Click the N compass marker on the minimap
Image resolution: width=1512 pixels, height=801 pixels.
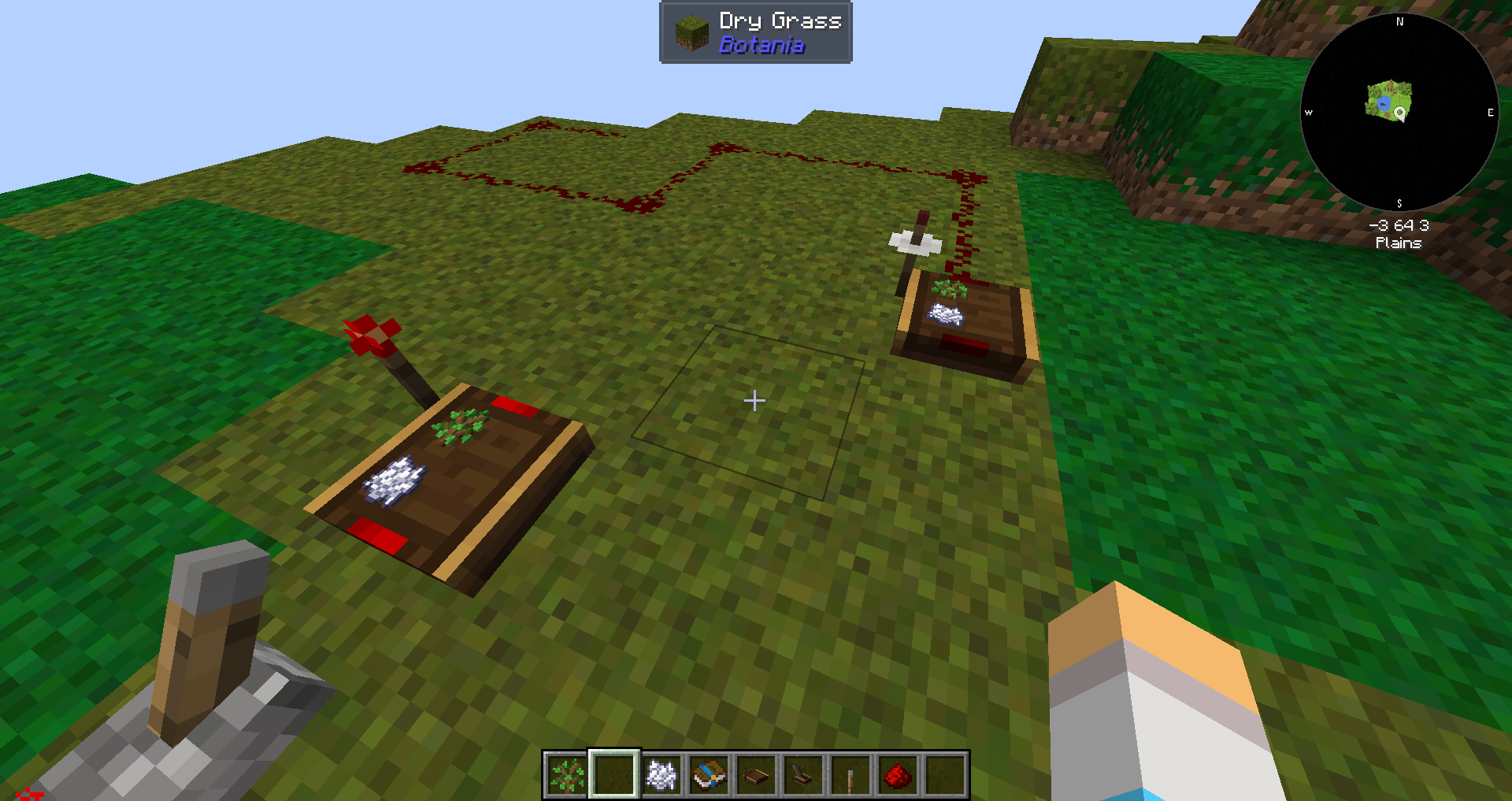point(1399,22)
